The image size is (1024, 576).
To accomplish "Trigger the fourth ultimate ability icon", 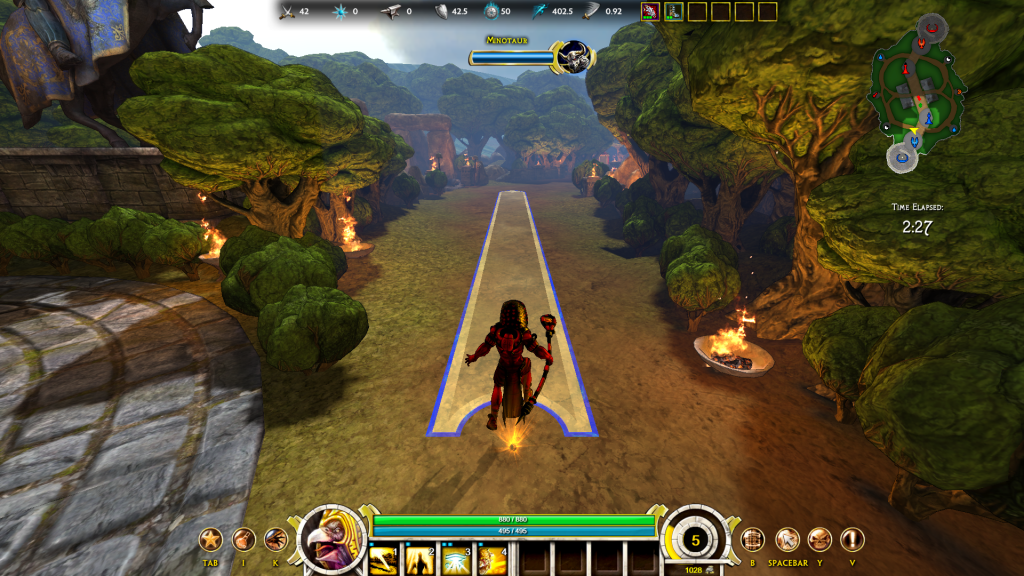I will (x=490, y=559).
